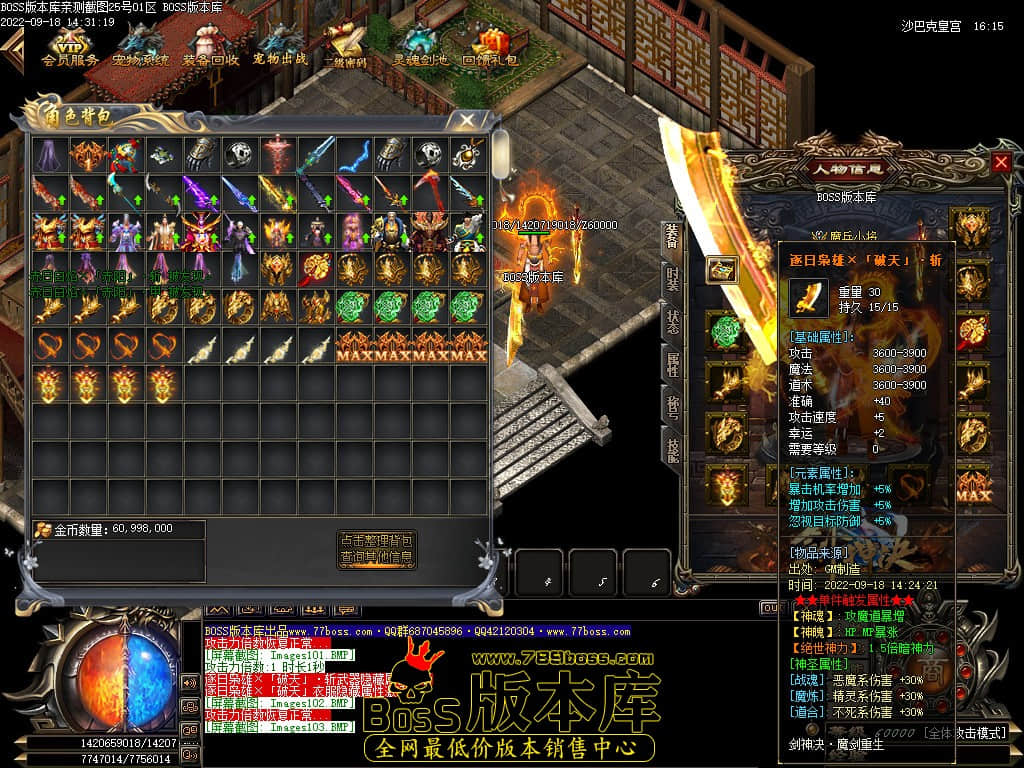Click 点击整理背包 to sort the bag
Viewport: 1024px width, 768px height.
coord(376,540)
